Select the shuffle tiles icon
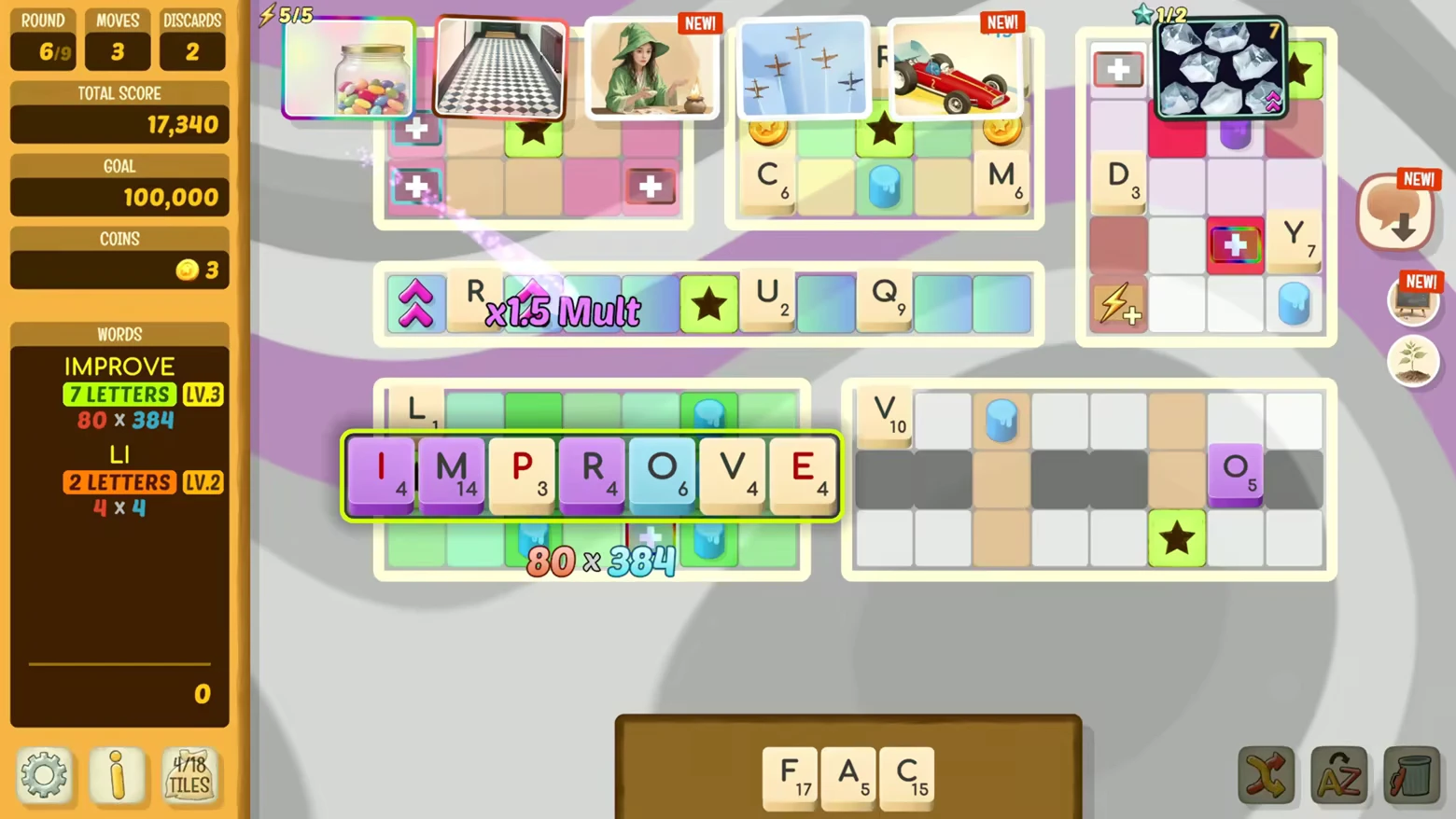 point(1267,775)
